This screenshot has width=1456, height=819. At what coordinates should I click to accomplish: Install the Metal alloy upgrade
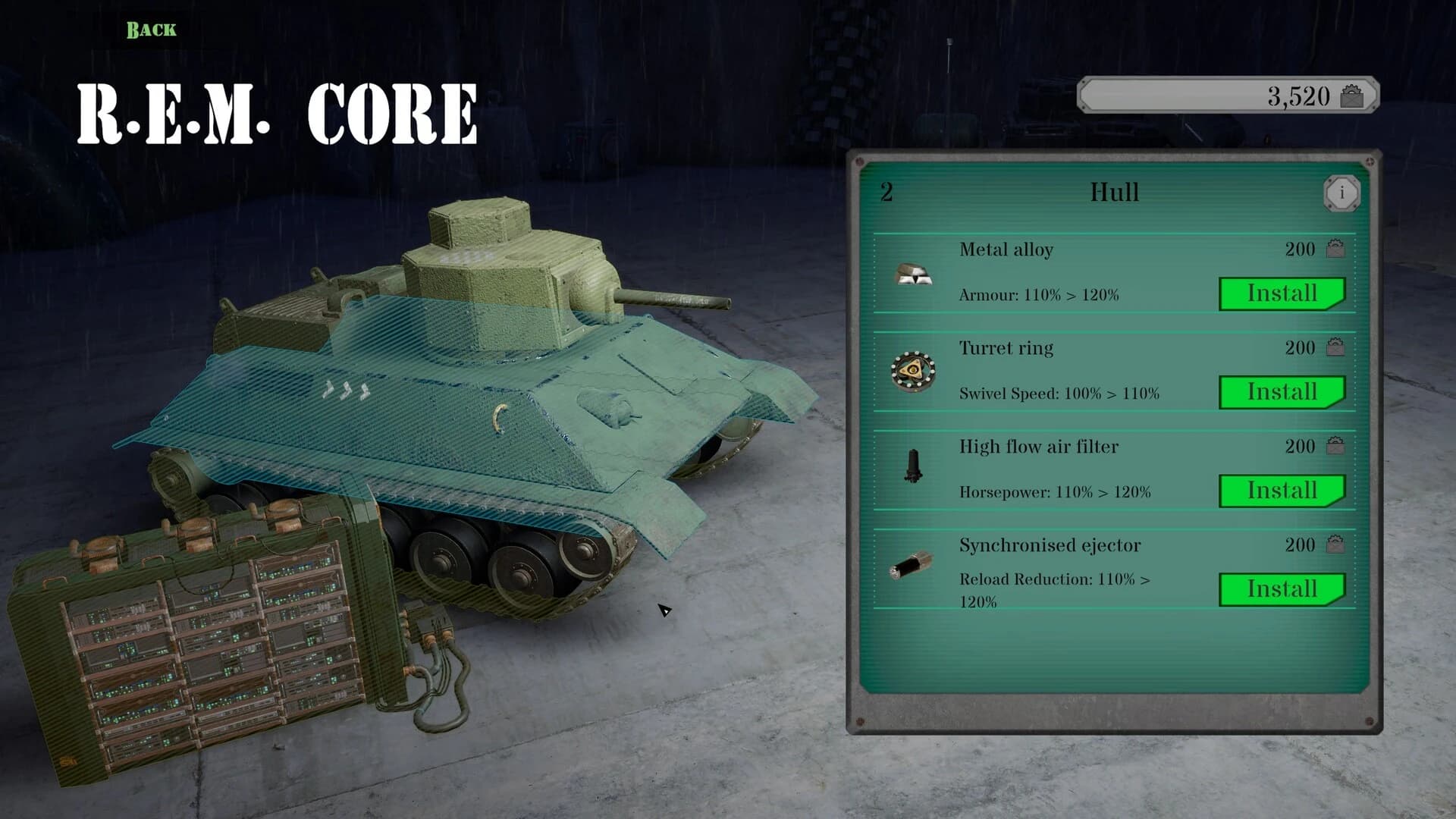(x=1282, y=293)
